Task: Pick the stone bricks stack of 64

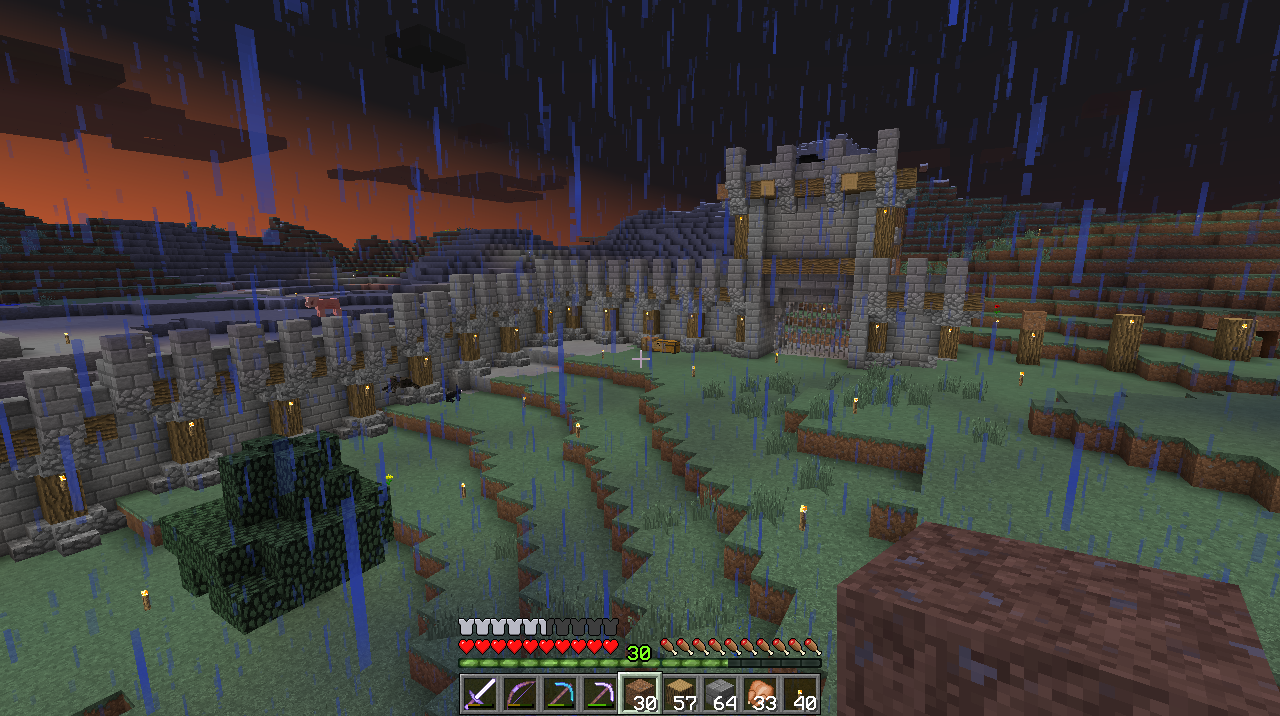Action: pos(720,693)
